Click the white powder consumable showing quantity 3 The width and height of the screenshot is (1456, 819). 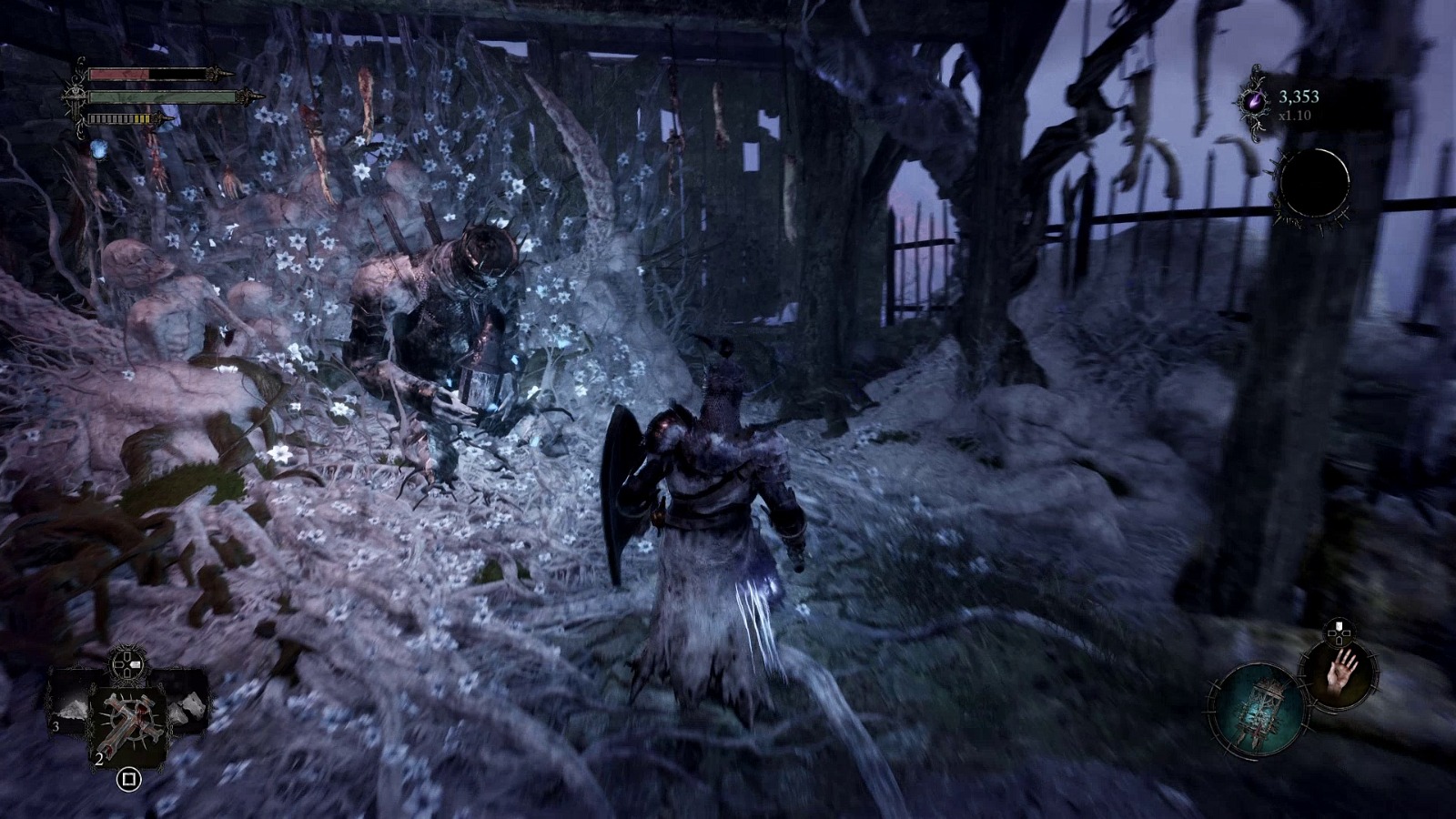69,708
